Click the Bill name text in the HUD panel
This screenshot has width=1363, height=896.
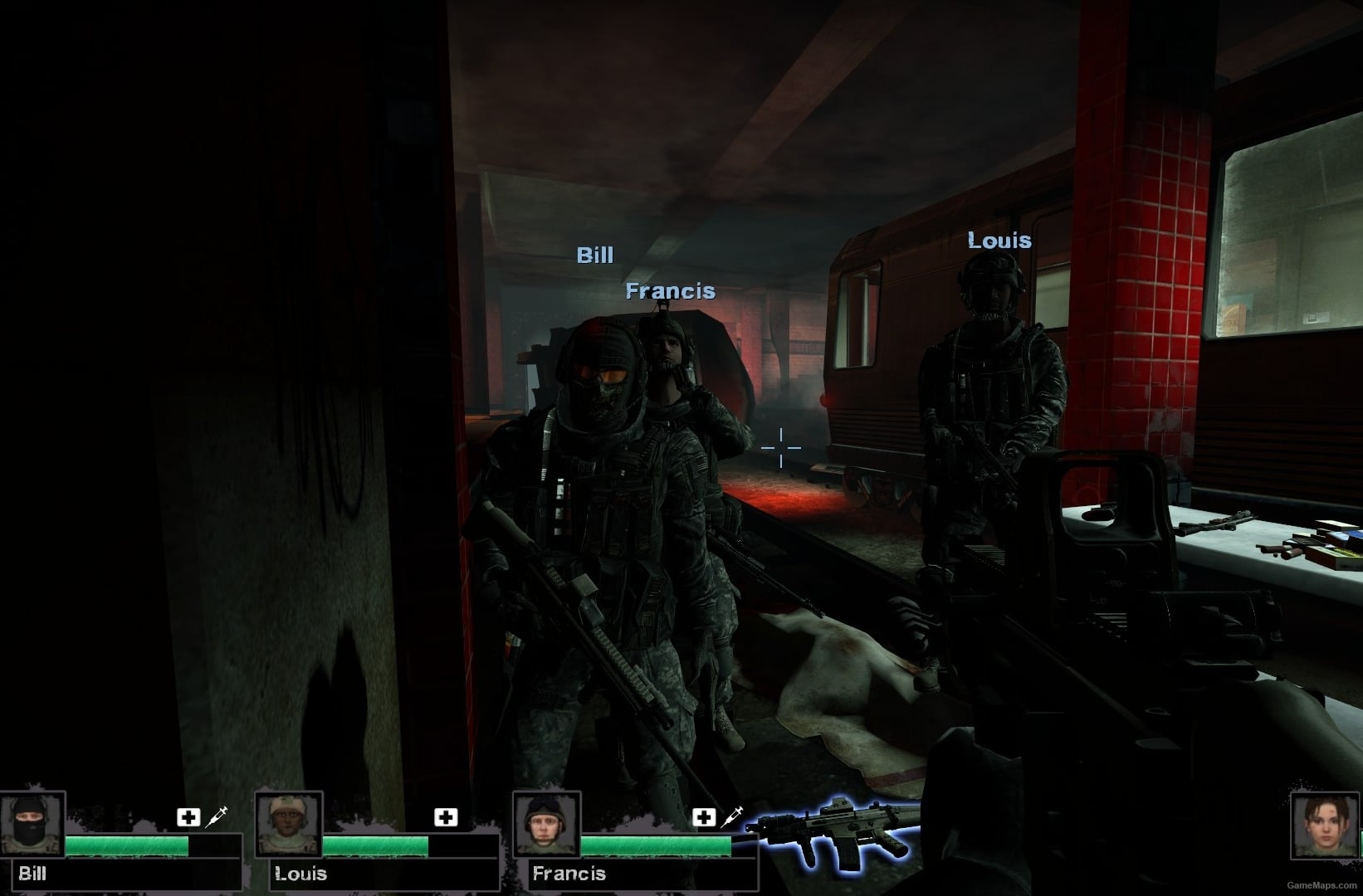coord(32,874)
